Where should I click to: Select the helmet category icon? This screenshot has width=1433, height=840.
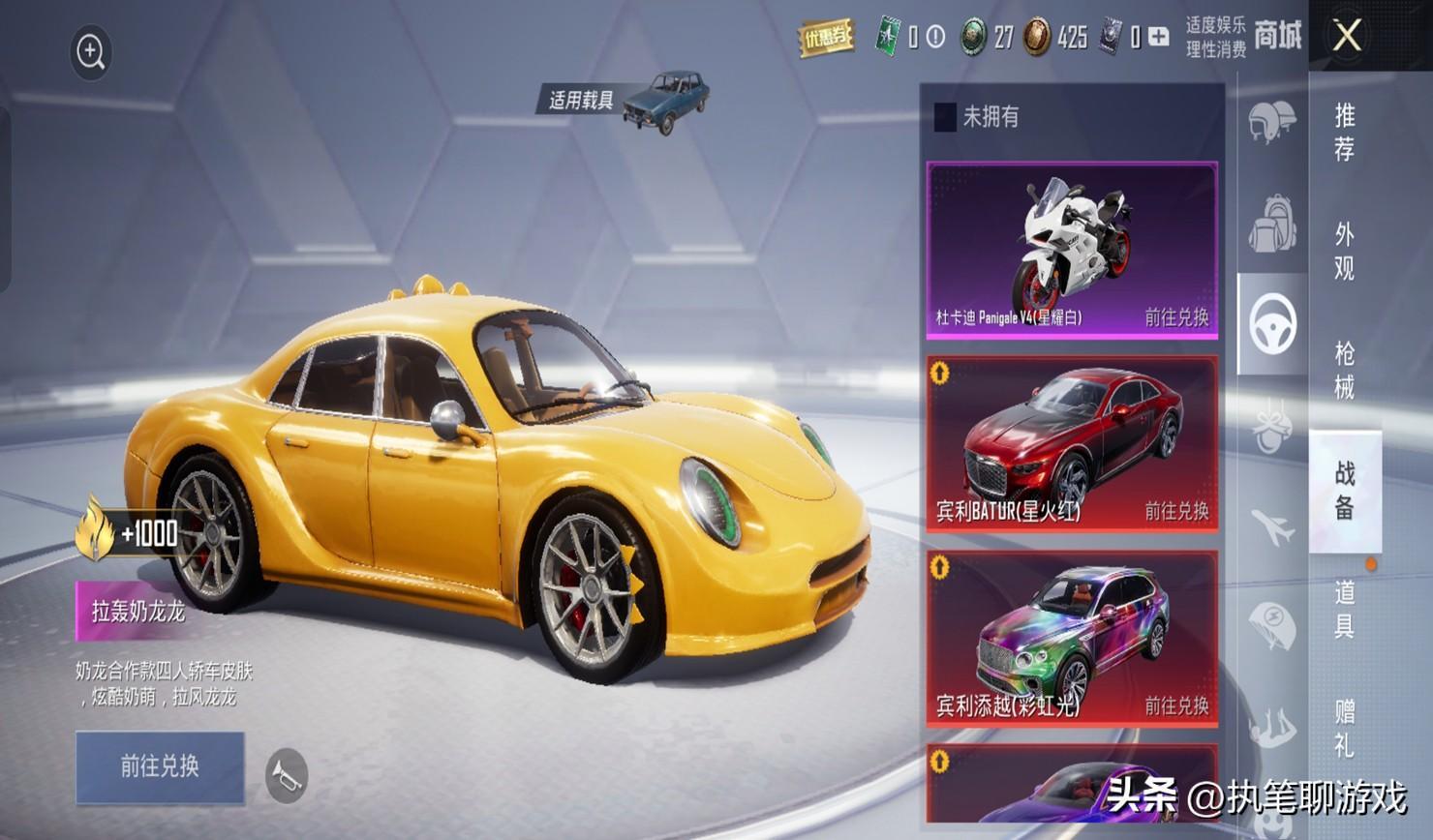(1272, 122)
